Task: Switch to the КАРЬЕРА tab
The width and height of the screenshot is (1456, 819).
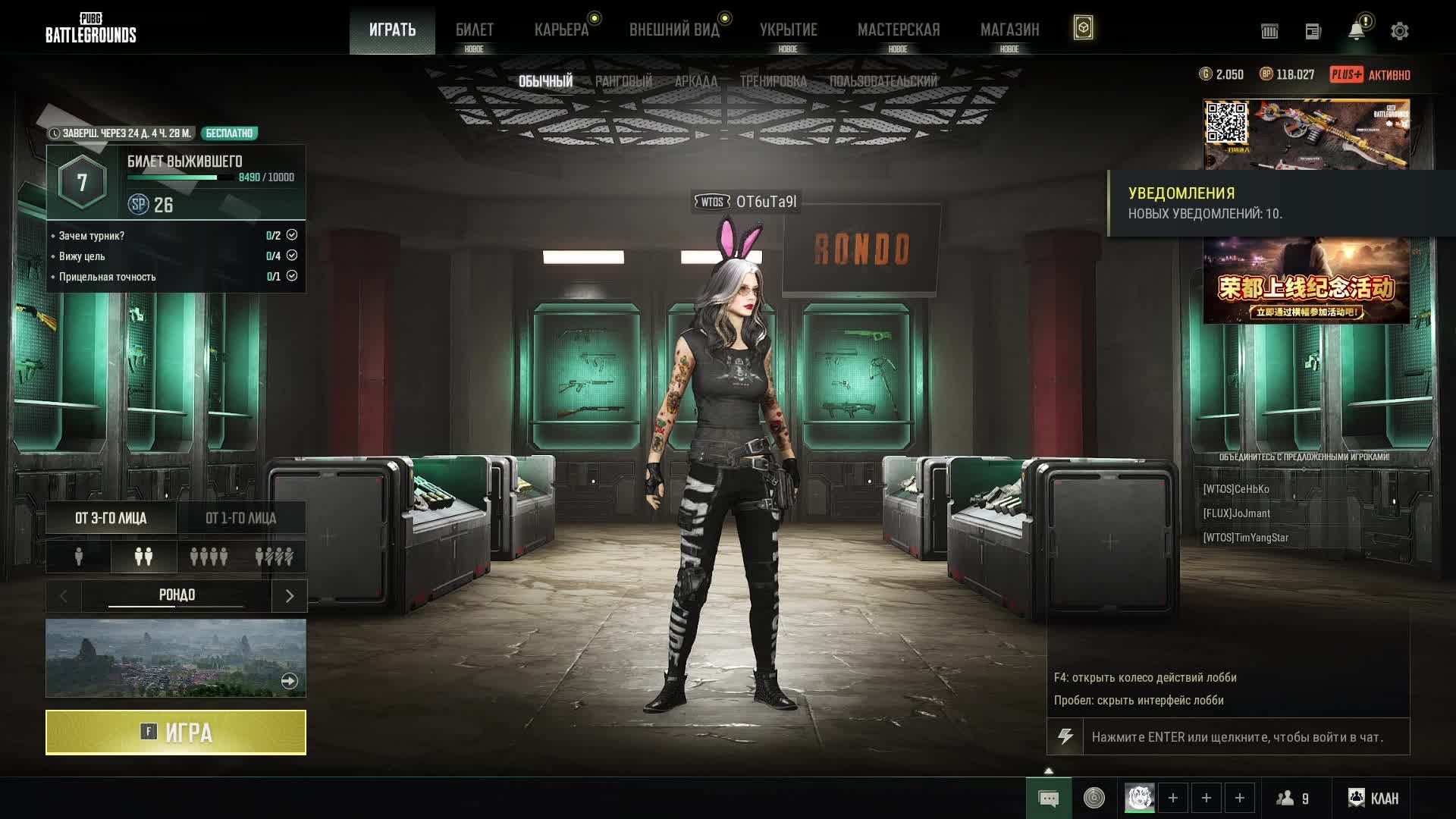Action: (561, 30)
